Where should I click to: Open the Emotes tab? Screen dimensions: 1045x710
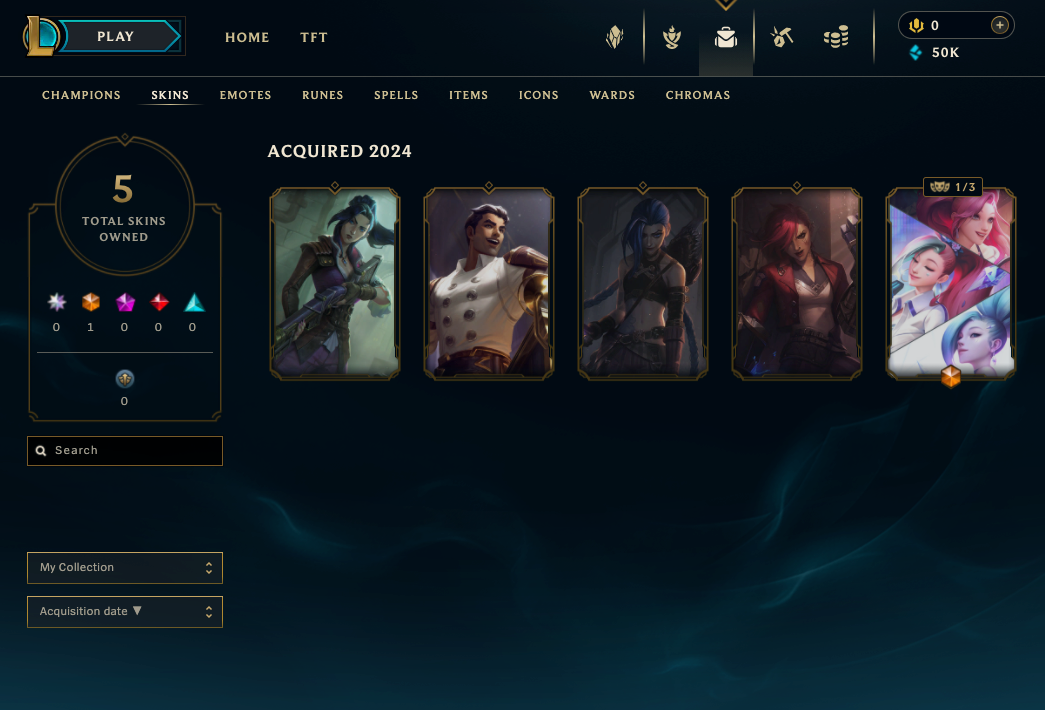point(246,95)
